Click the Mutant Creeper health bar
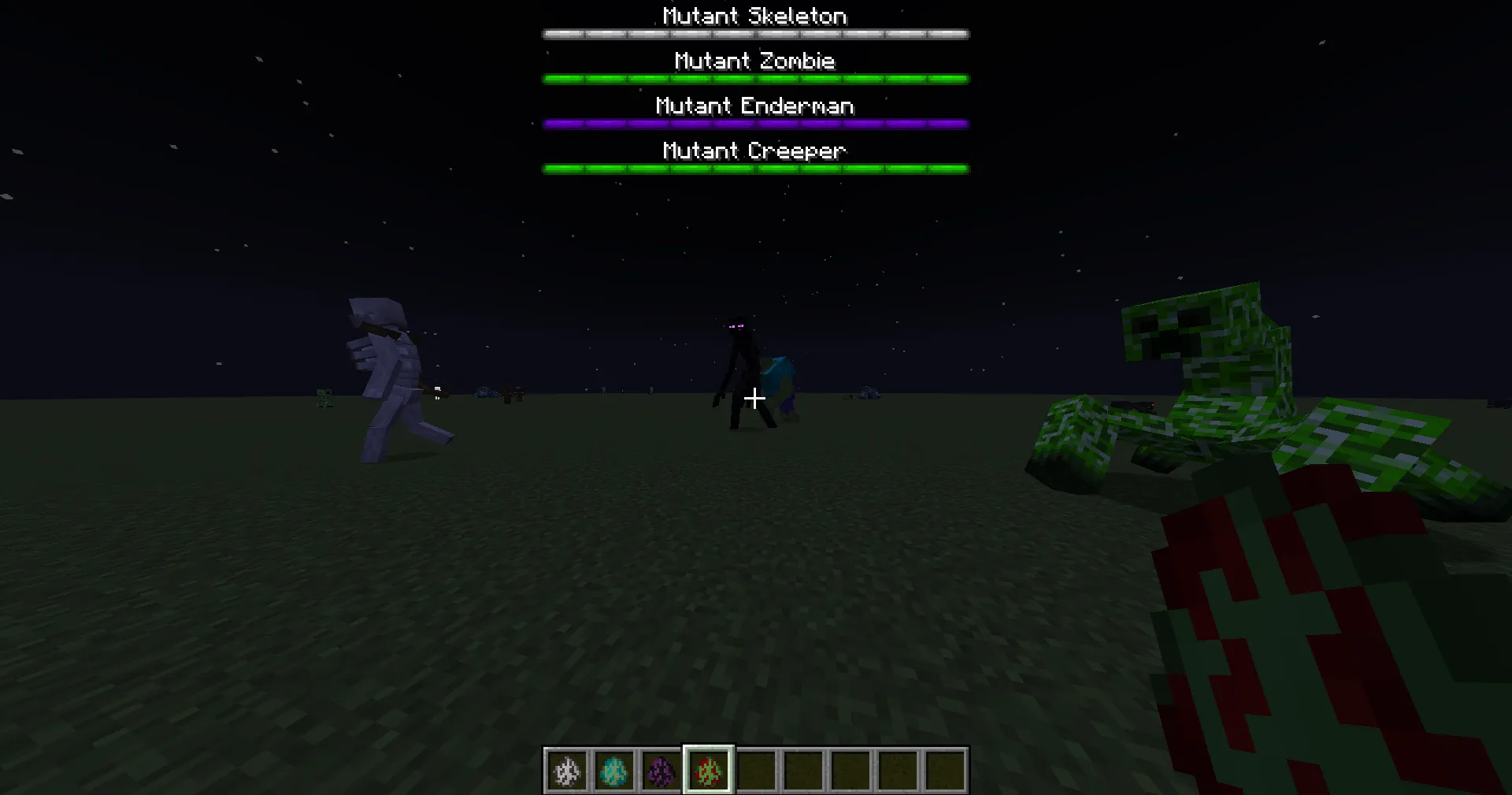Image resolution: width=1512 pixels, height=795 pixels. coord(754,168)
